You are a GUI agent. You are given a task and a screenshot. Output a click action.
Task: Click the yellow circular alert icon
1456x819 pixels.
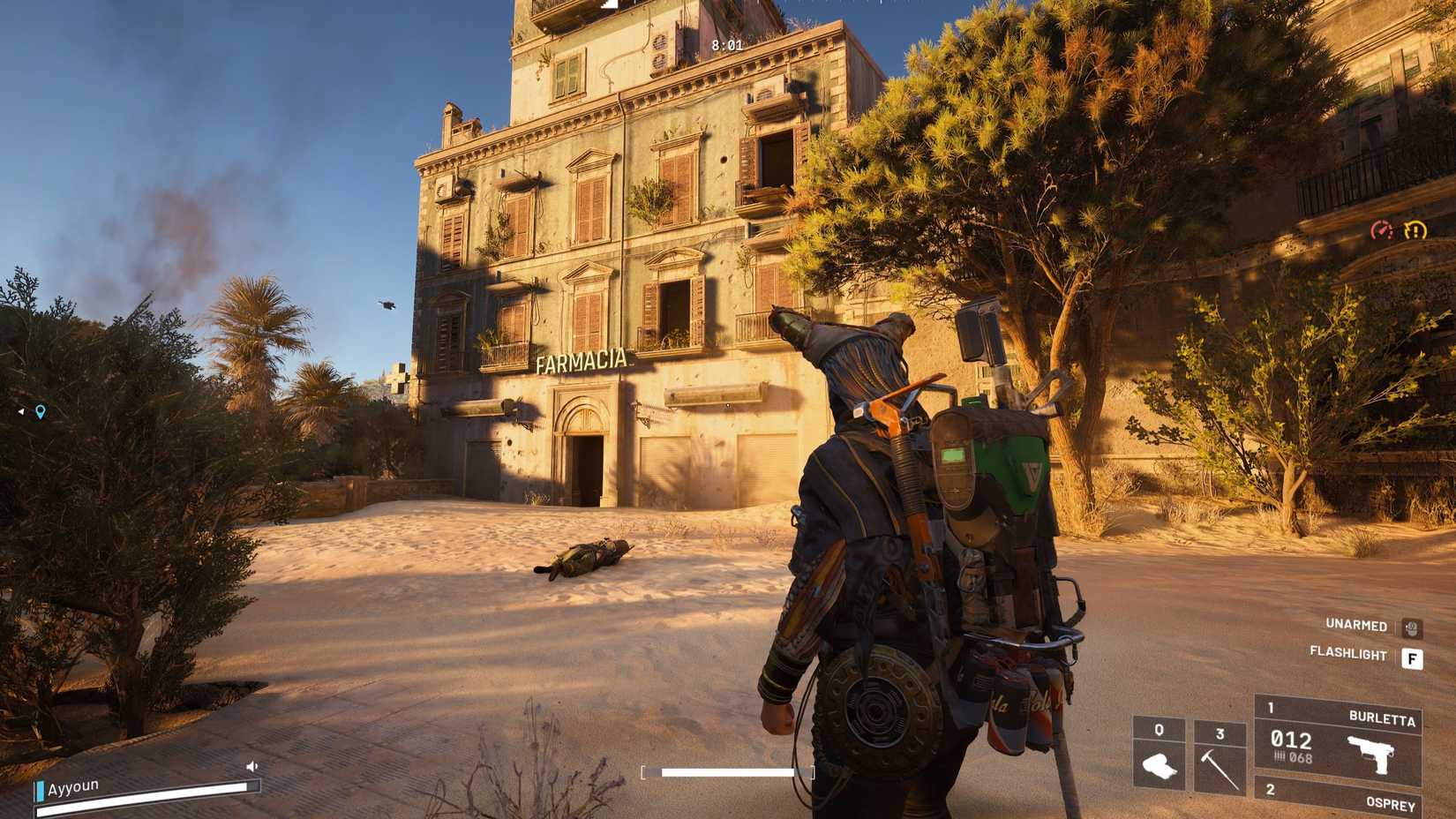click(1413, 231)
